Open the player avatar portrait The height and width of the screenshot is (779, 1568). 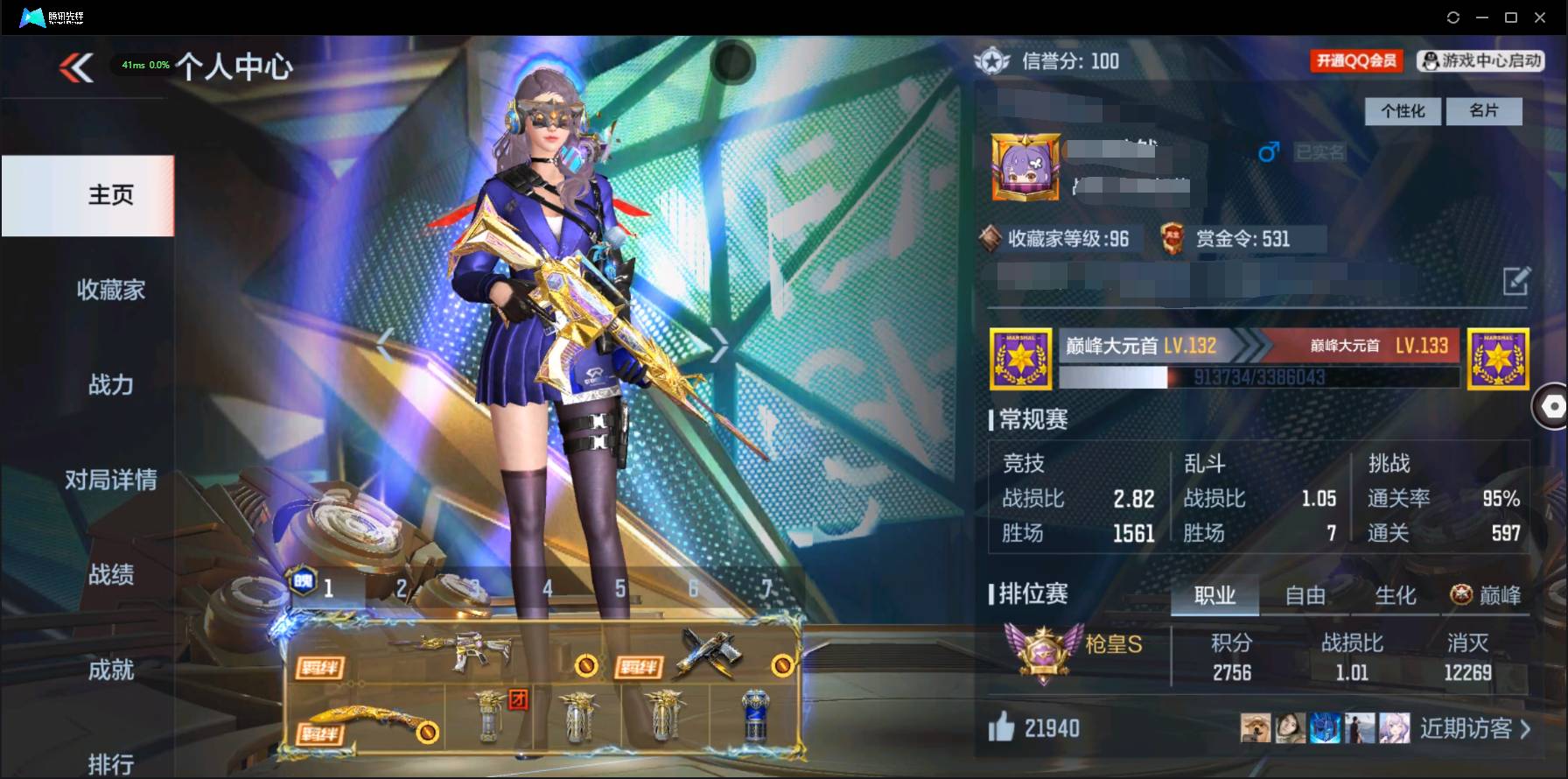pyautogui.click(x=1024, y=168)
